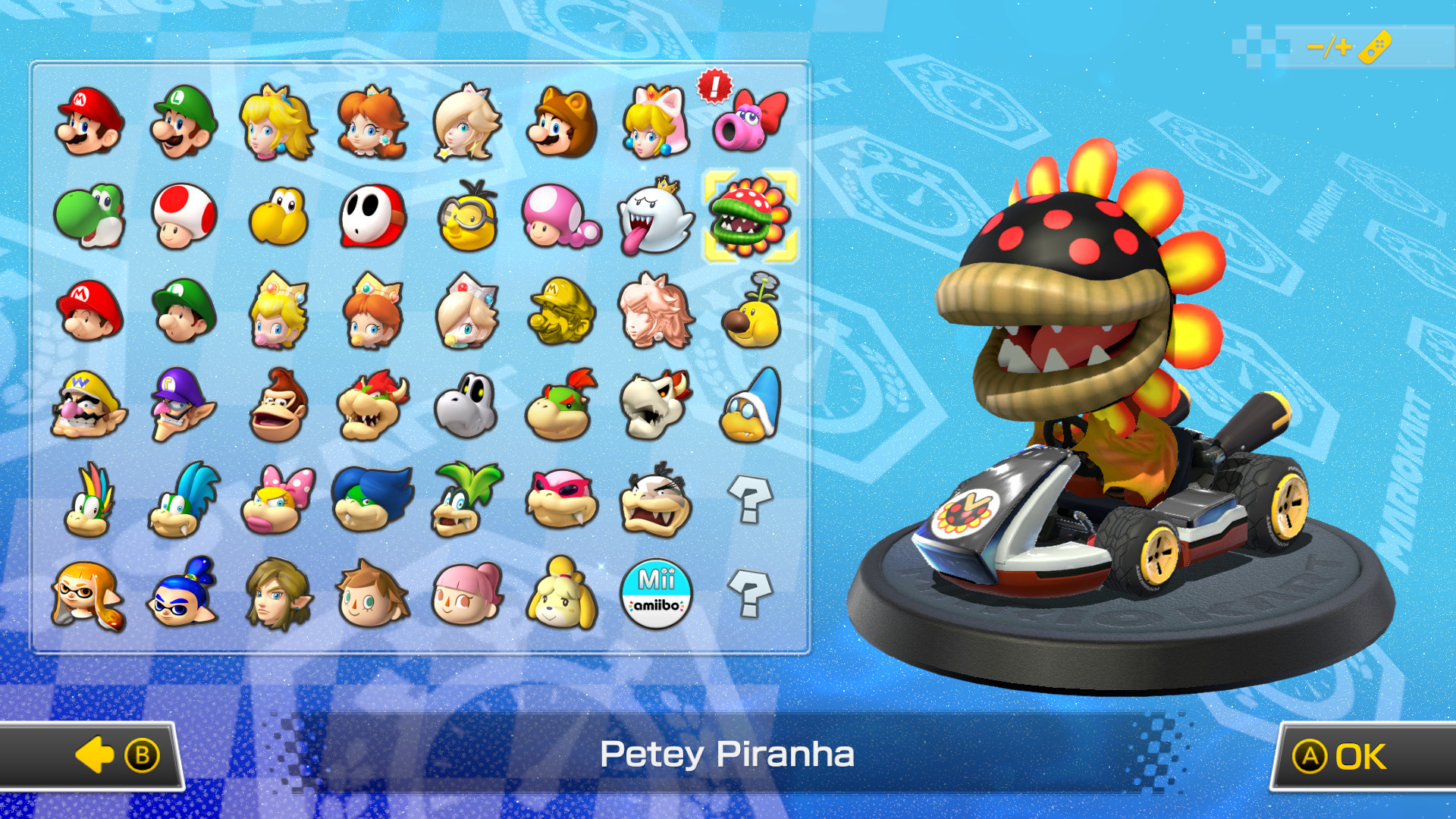Select King Boo
The image size is (1456, 819).
click(655, 218)
